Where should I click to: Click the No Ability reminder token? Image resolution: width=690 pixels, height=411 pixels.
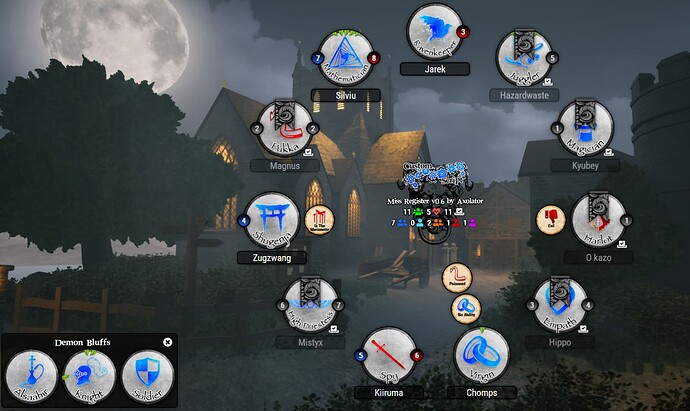(x=467, y=309)
